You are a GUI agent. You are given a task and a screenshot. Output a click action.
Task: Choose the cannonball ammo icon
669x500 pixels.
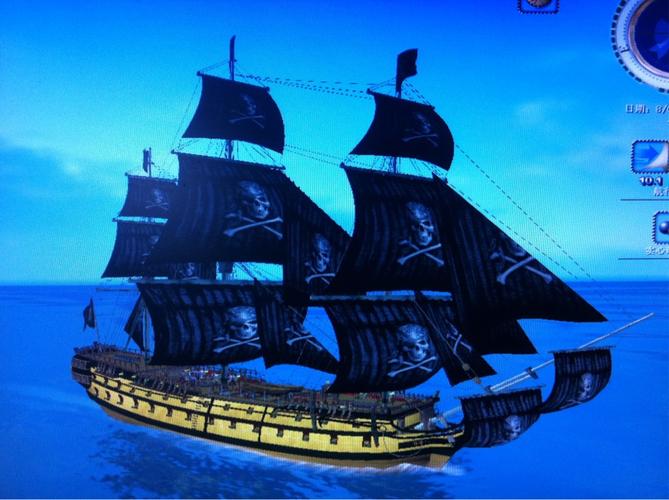pos(661,227)
